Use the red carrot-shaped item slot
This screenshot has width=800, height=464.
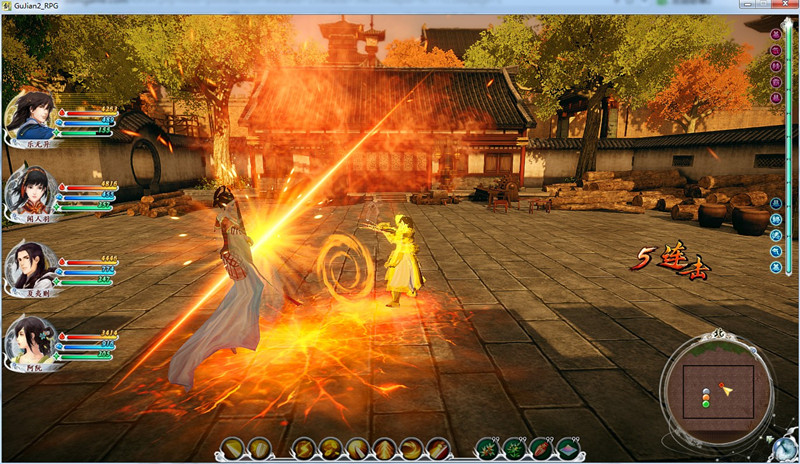pyautogui.click(x=541, y=448)
